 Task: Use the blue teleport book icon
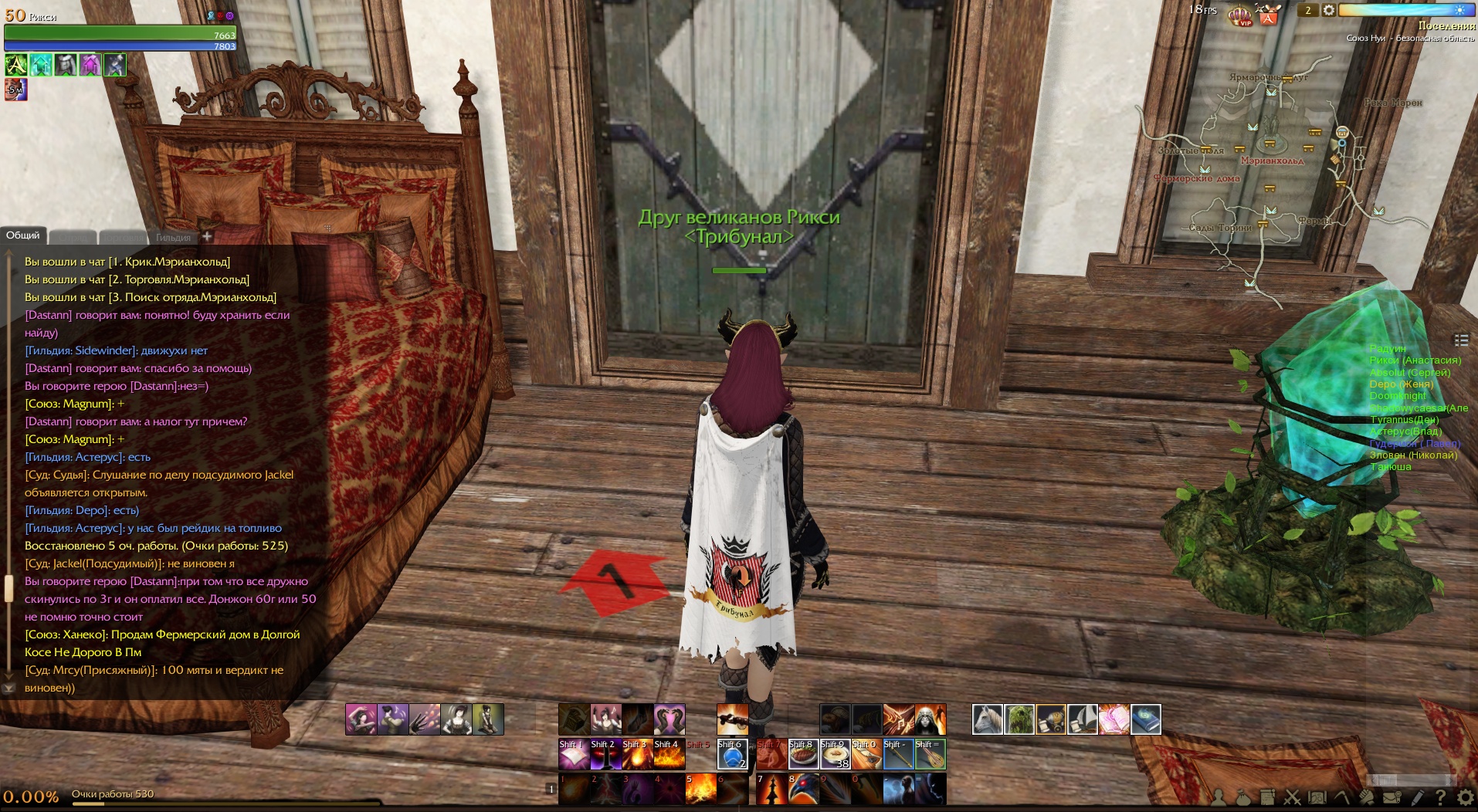click(x=1146, y=719)
